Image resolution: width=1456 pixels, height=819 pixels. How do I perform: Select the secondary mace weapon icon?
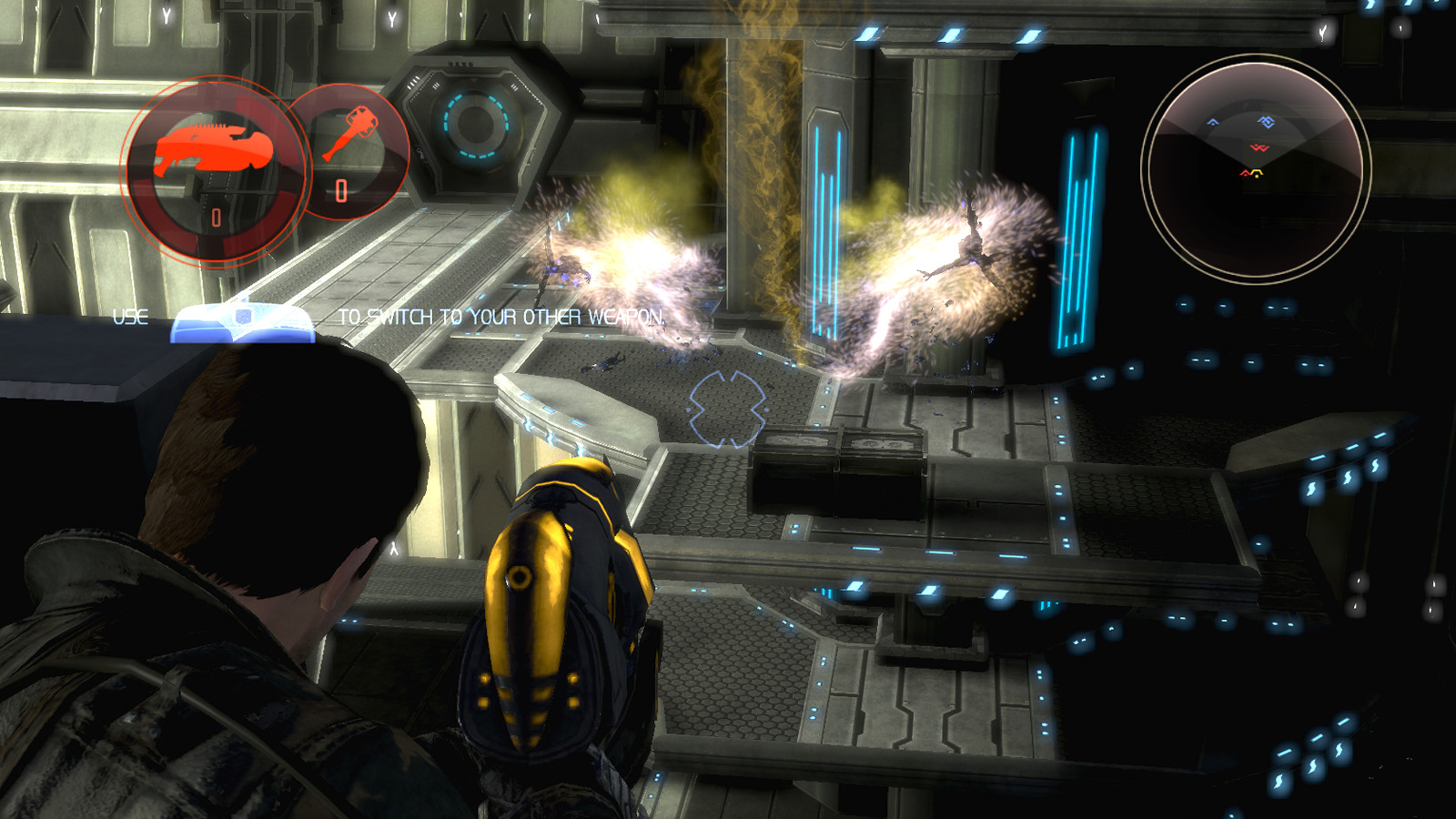[350, 133]
